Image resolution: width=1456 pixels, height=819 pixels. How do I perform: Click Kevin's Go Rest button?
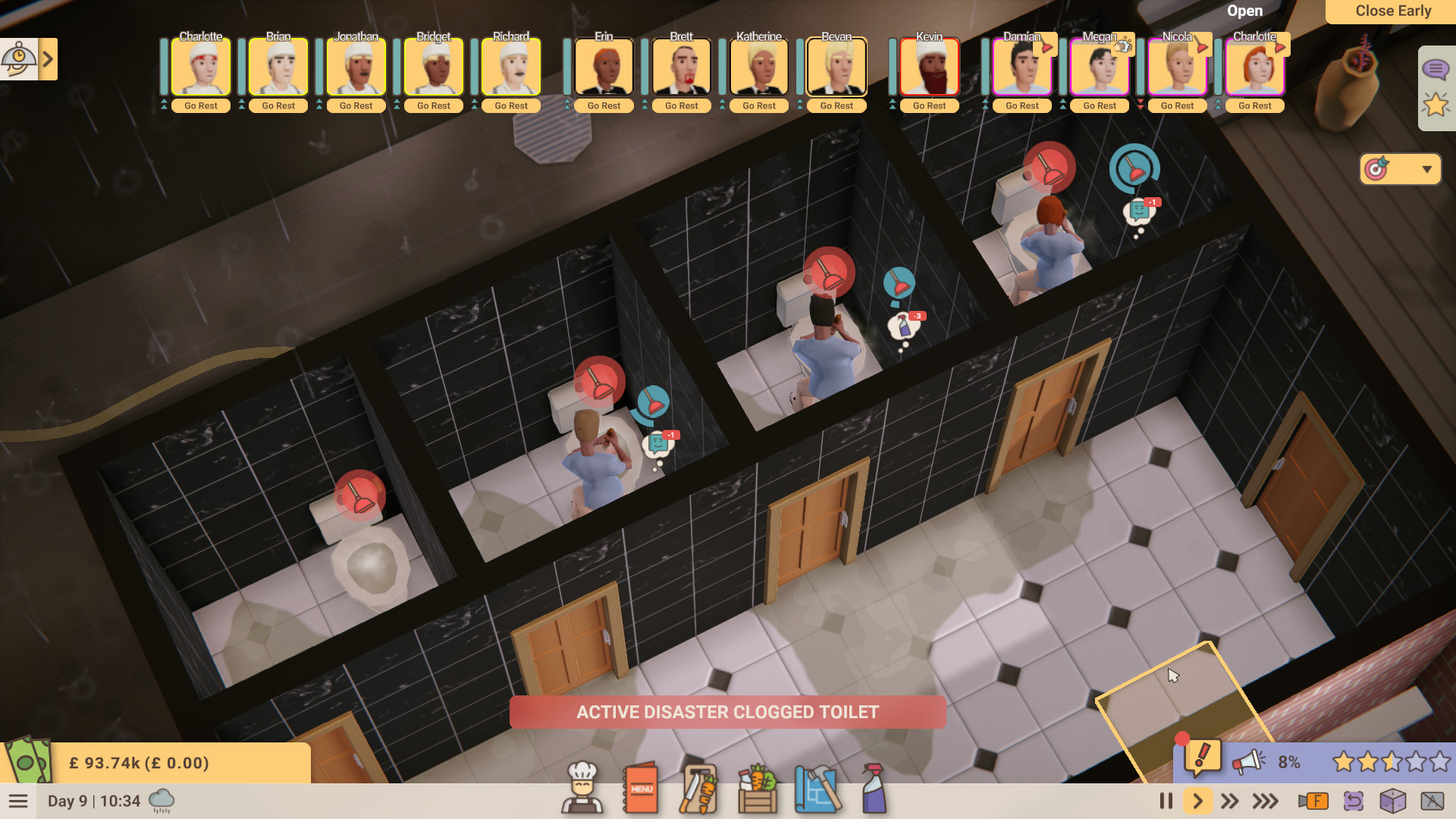[x=929, y=105]
